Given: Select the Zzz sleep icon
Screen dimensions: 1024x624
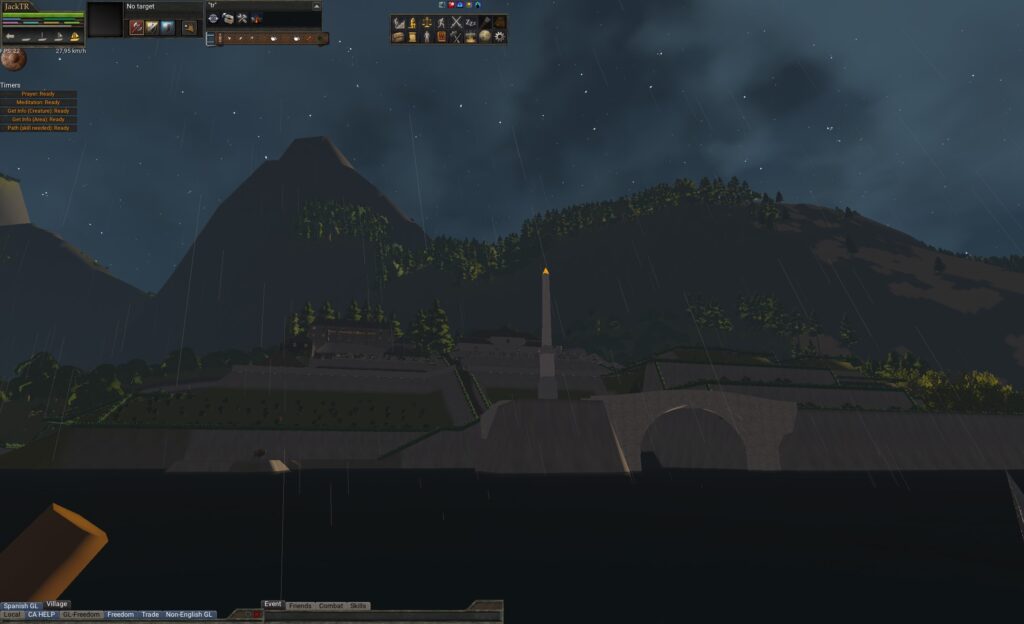Looking at the screenshot, I should tap(471, 22).
